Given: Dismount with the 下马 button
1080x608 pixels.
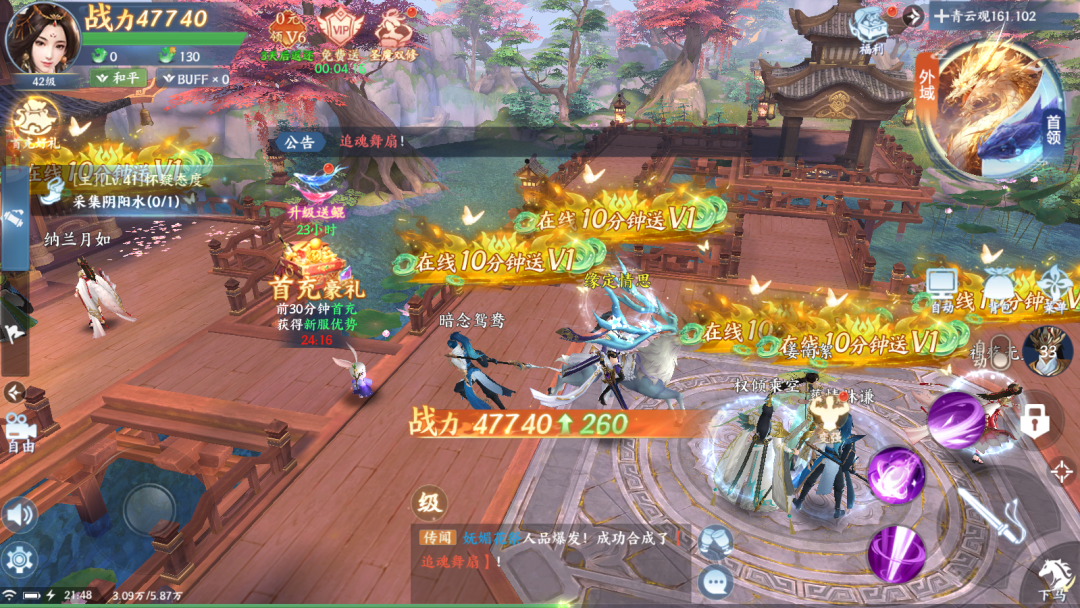Looking at the screenshot, I should point(1052,578).
